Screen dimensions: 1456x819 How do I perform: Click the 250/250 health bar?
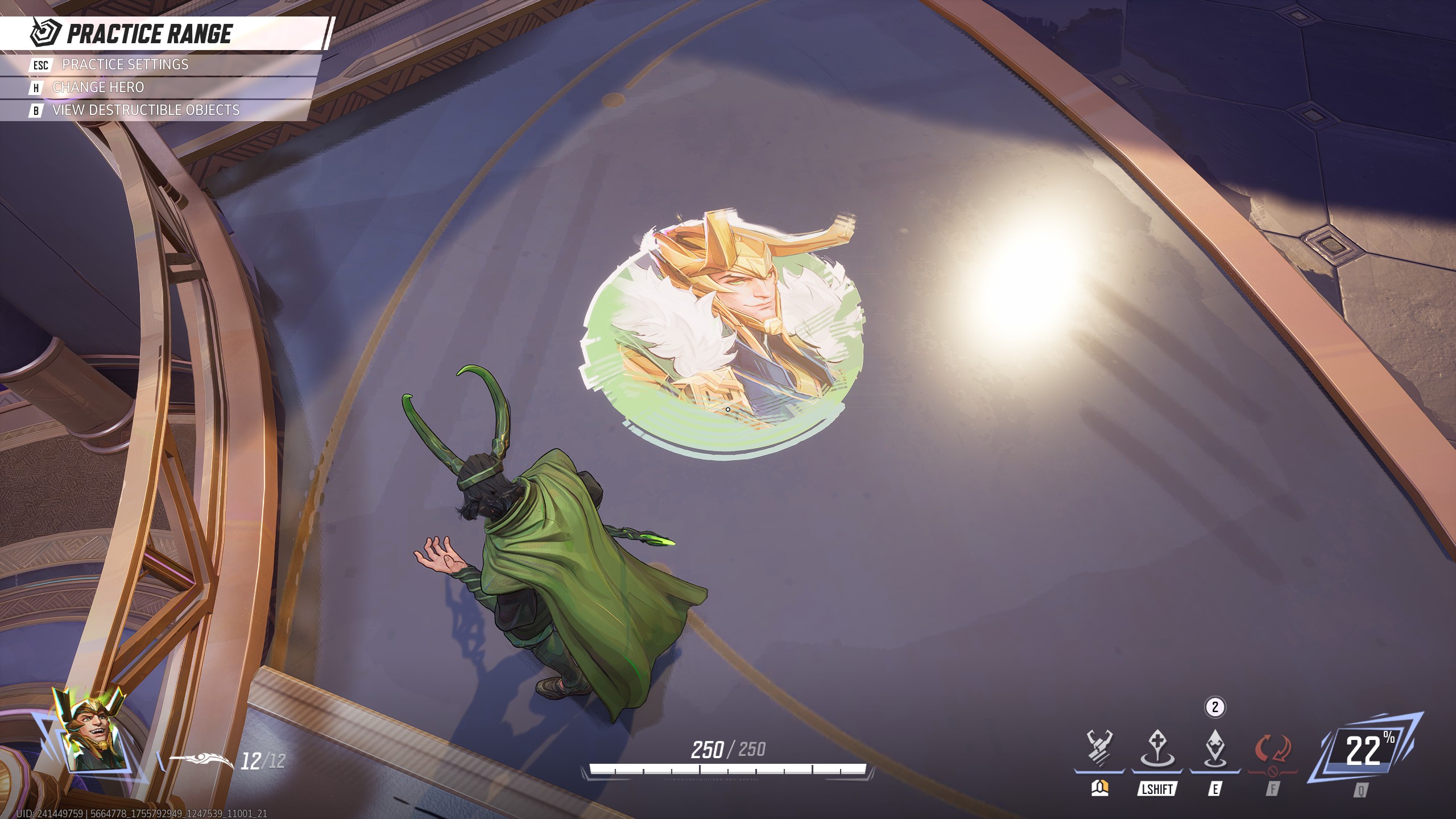pyautogui.click(x=728, y=749)
